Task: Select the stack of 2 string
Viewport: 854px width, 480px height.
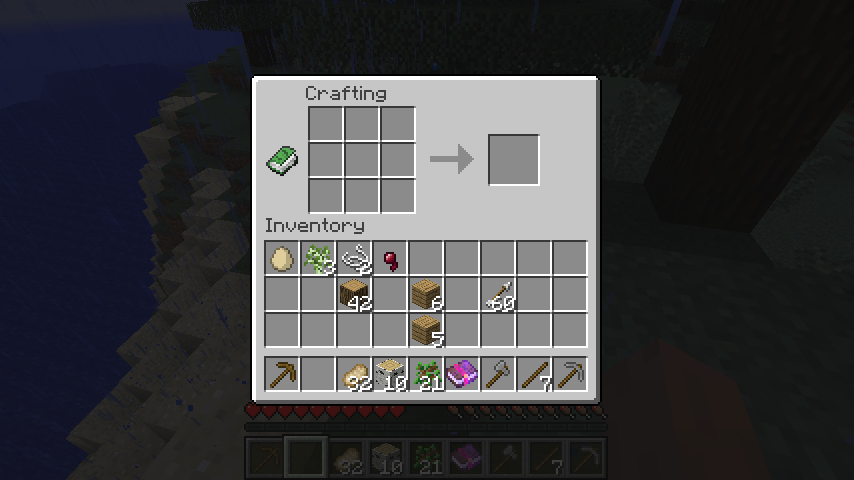Action: pyautogui.click(x=355, y=259)
